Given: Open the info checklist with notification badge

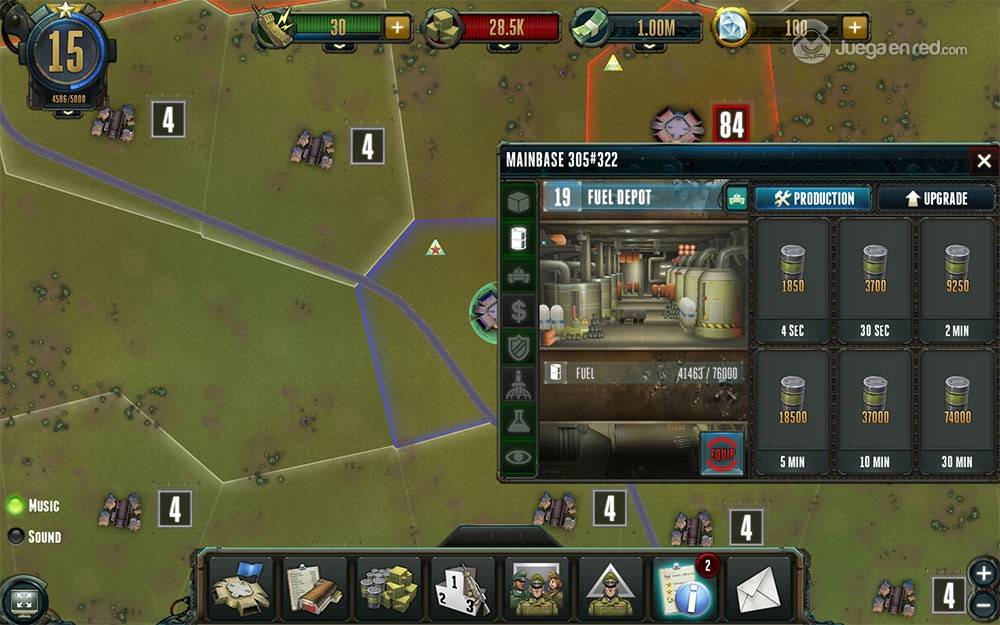Looking at the screenshot, I should (686, 588).
